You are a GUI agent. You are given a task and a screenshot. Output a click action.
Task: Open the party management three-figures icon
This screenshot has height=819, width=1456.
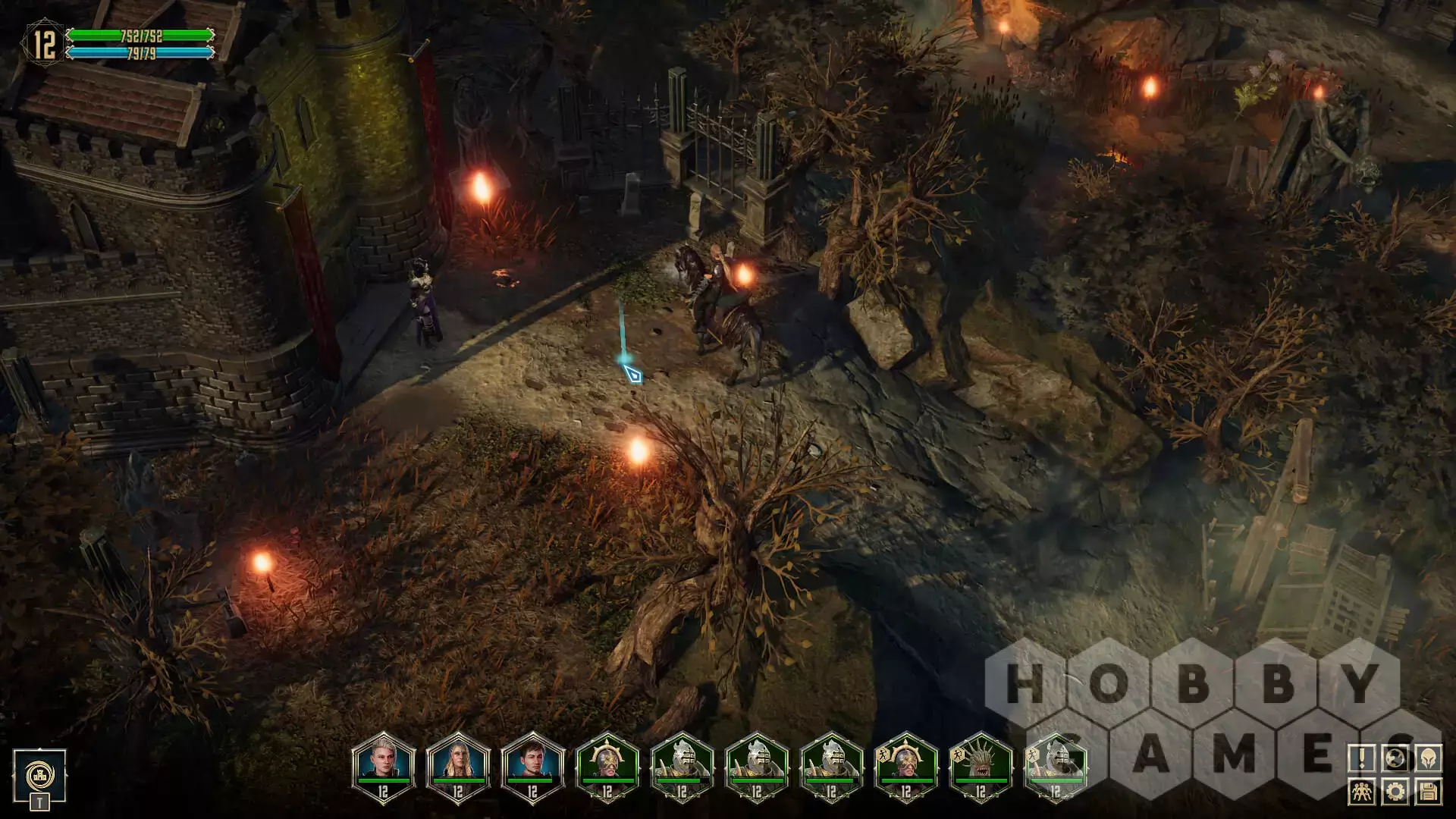1362,792
